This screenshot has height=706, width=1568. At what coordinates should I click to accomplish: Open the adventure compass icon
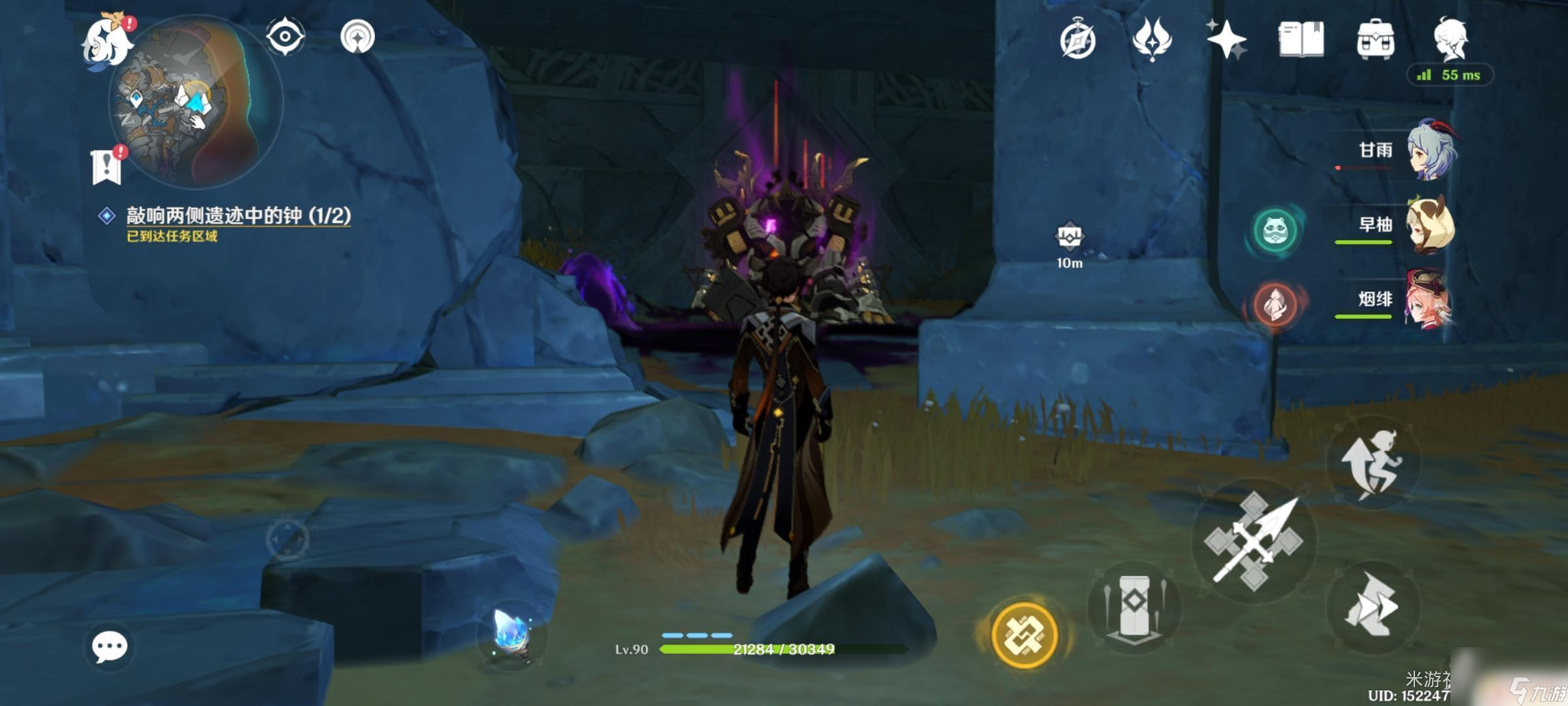(1077, 39)
